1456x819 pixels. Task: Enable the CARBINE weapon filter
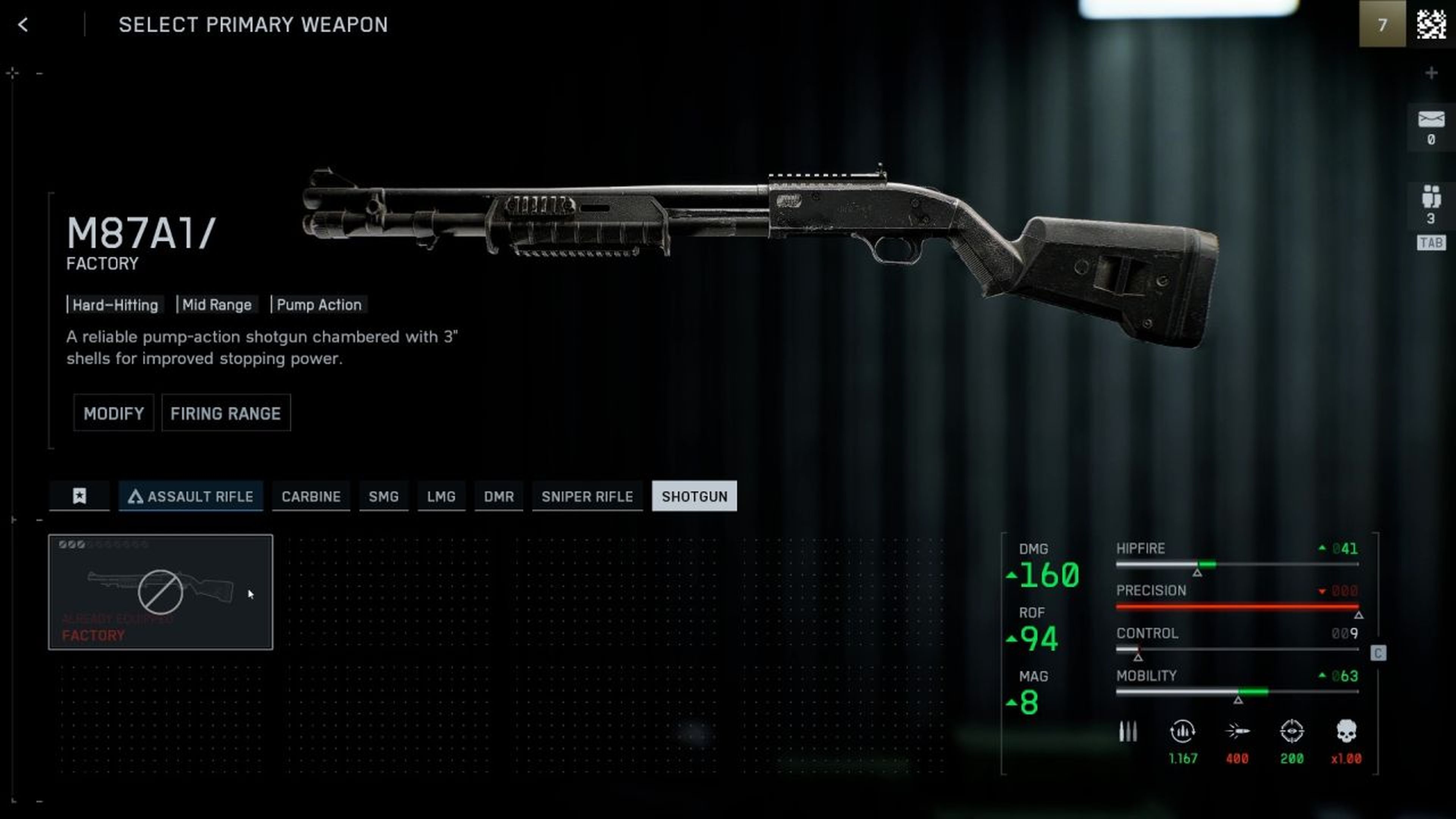(311, 496)
